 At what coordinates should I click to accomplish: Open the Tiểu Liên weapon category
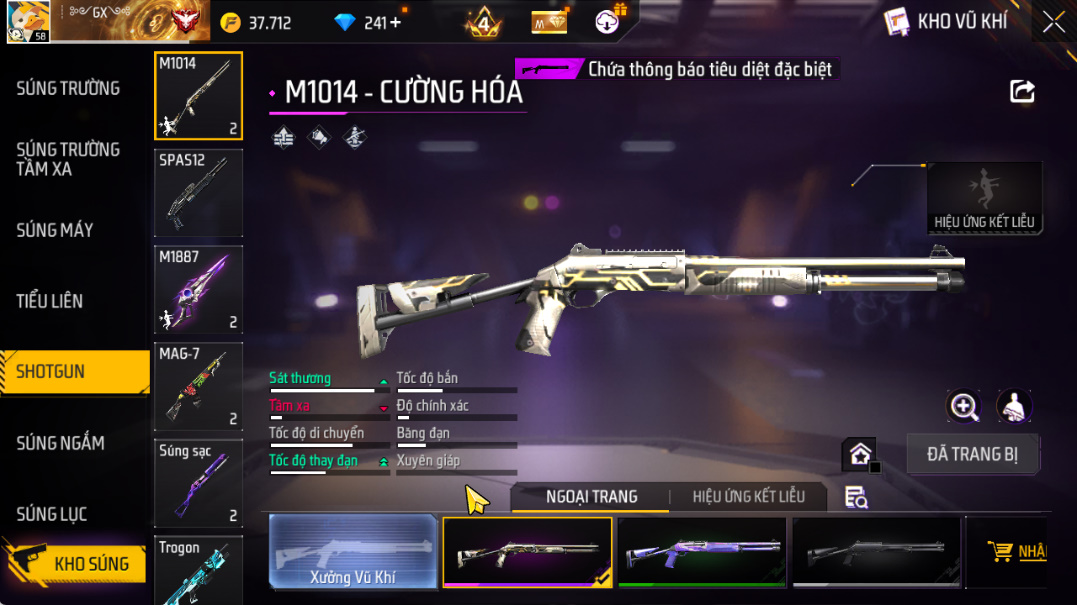click(50, 301)
